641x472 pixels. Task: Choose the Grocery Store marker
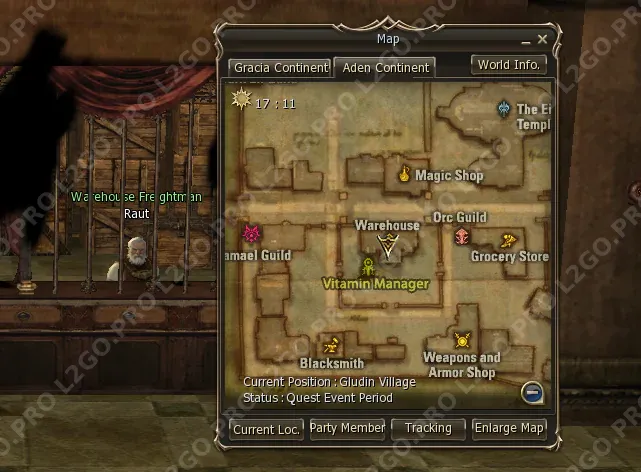point(508,241)
